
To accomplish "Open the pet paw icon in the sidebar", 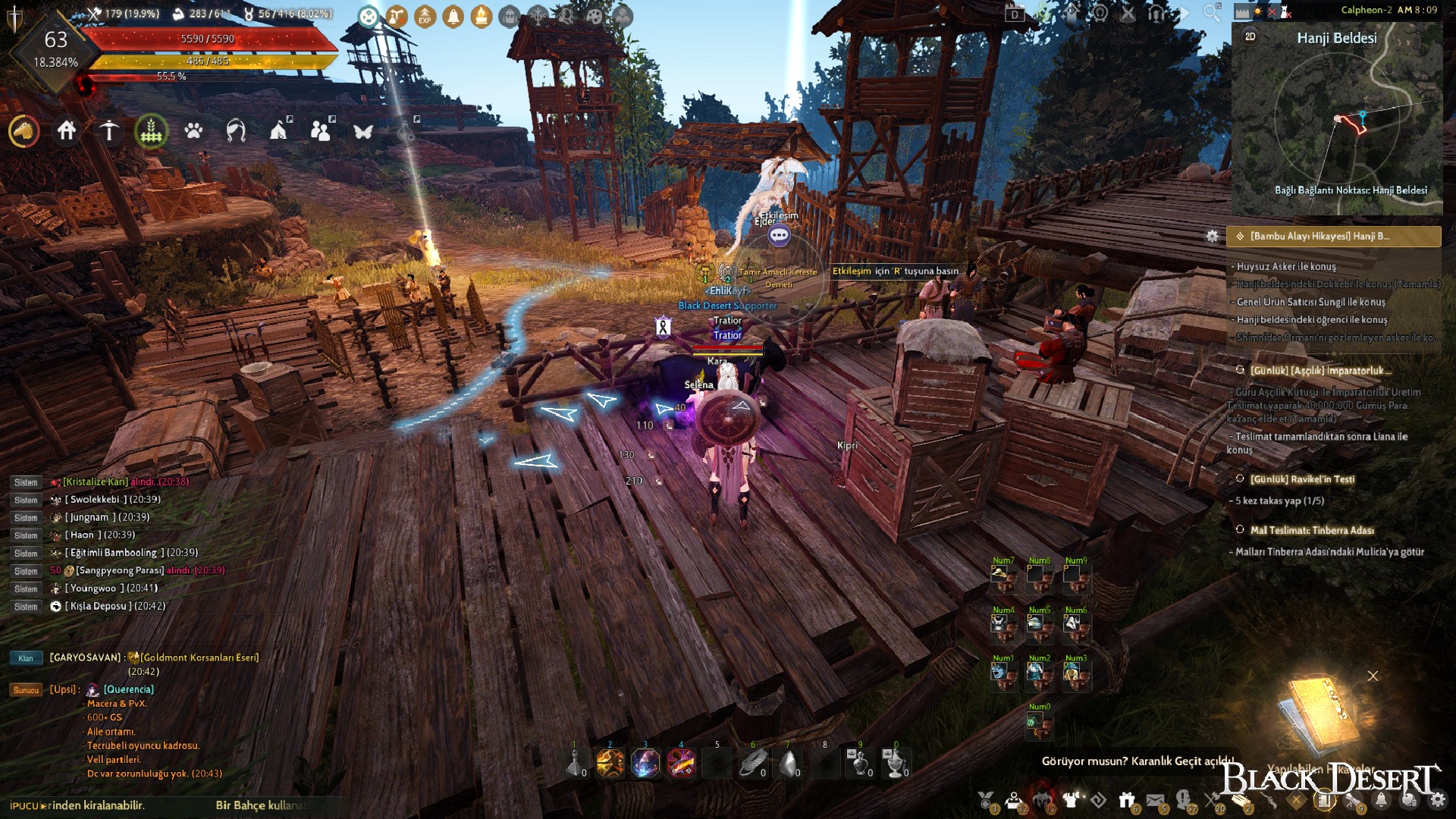I will coord(193,131).
